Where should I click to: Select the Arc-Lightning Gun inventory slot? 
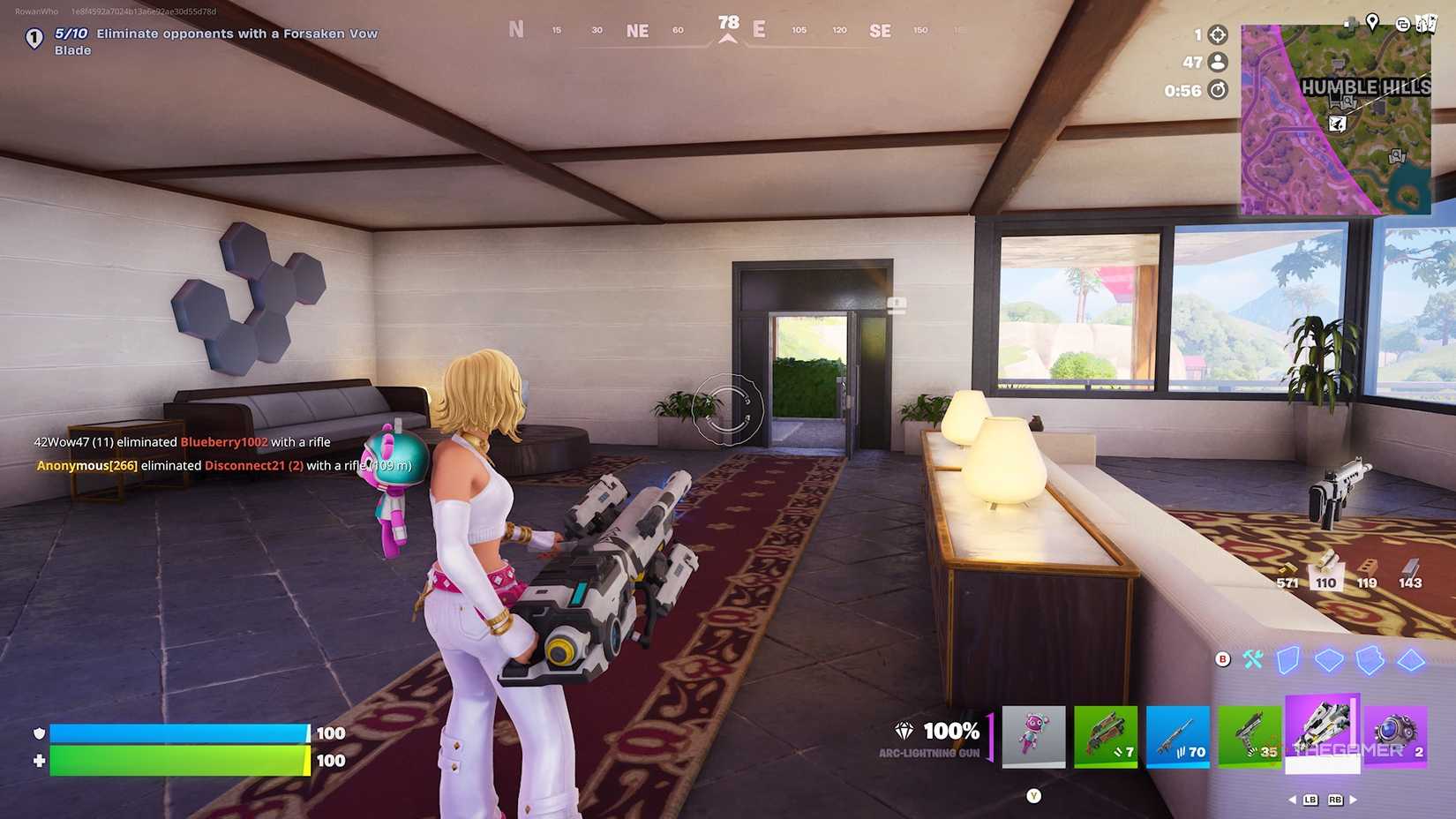coord(1321,739)
